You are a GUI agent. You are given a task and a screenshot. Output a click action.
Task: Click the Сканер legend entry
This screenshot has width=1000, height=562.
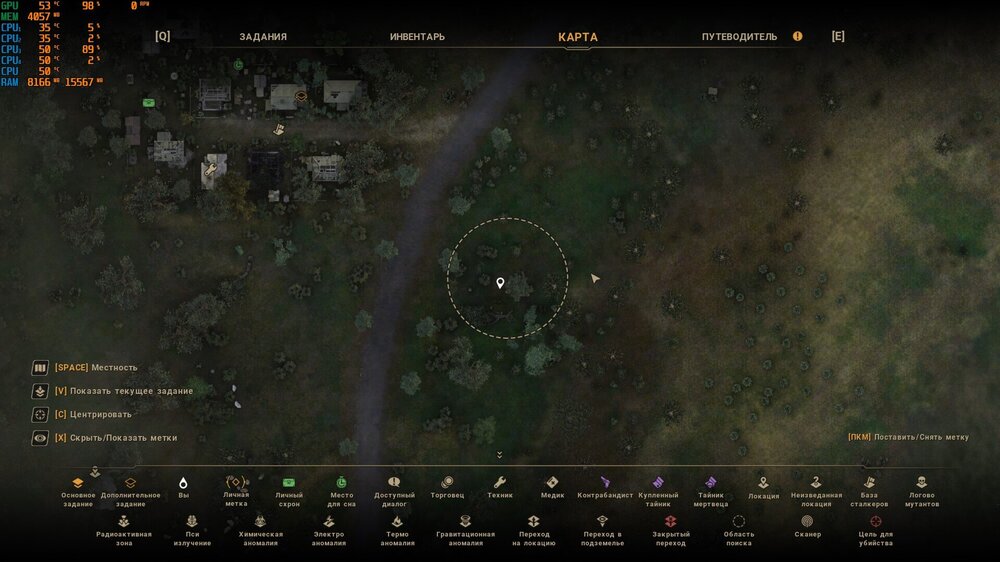point(807,526)
